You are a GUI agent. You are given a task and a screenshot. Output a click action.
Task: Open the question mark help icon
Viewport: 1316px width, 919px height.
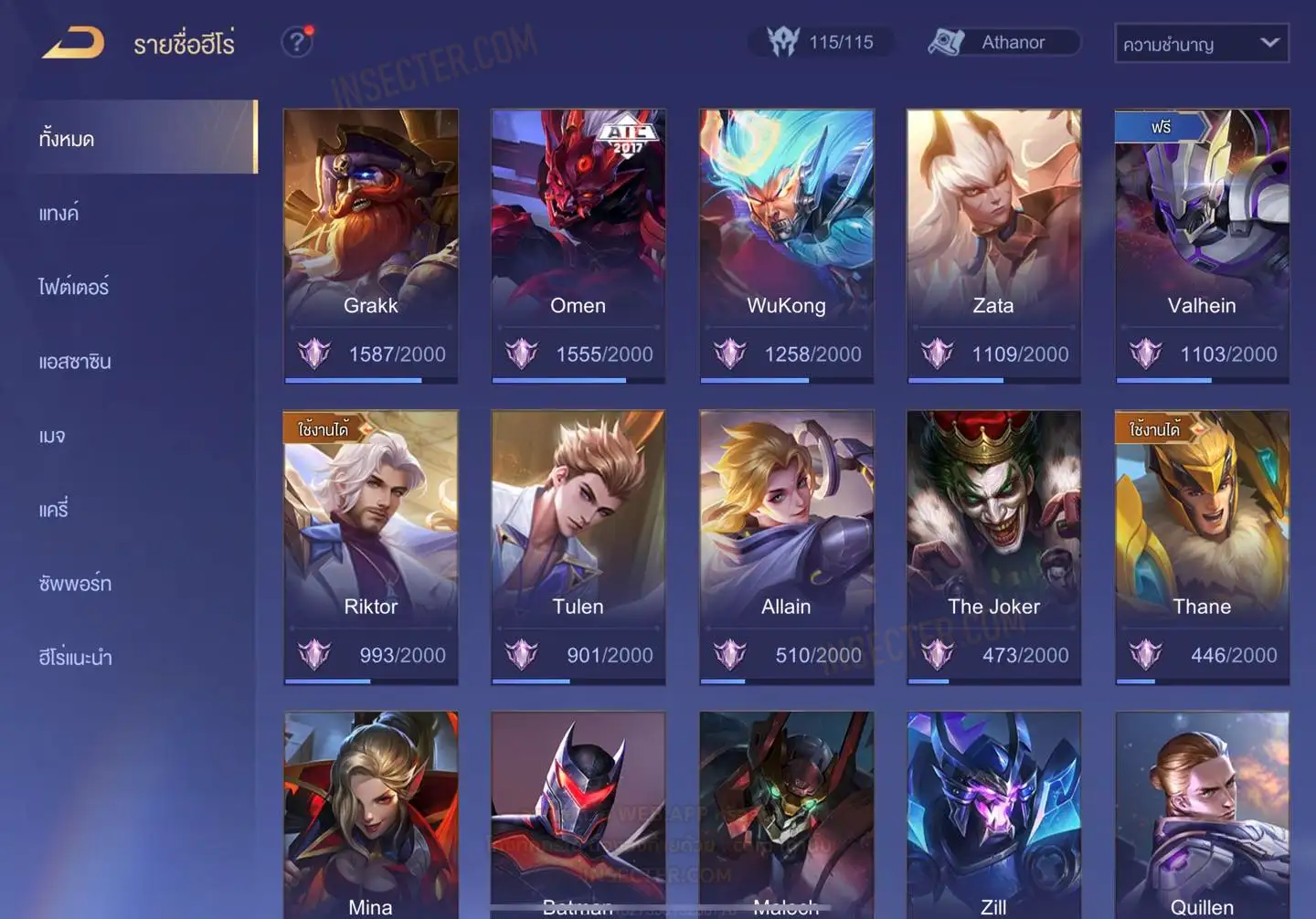point(297,42)
